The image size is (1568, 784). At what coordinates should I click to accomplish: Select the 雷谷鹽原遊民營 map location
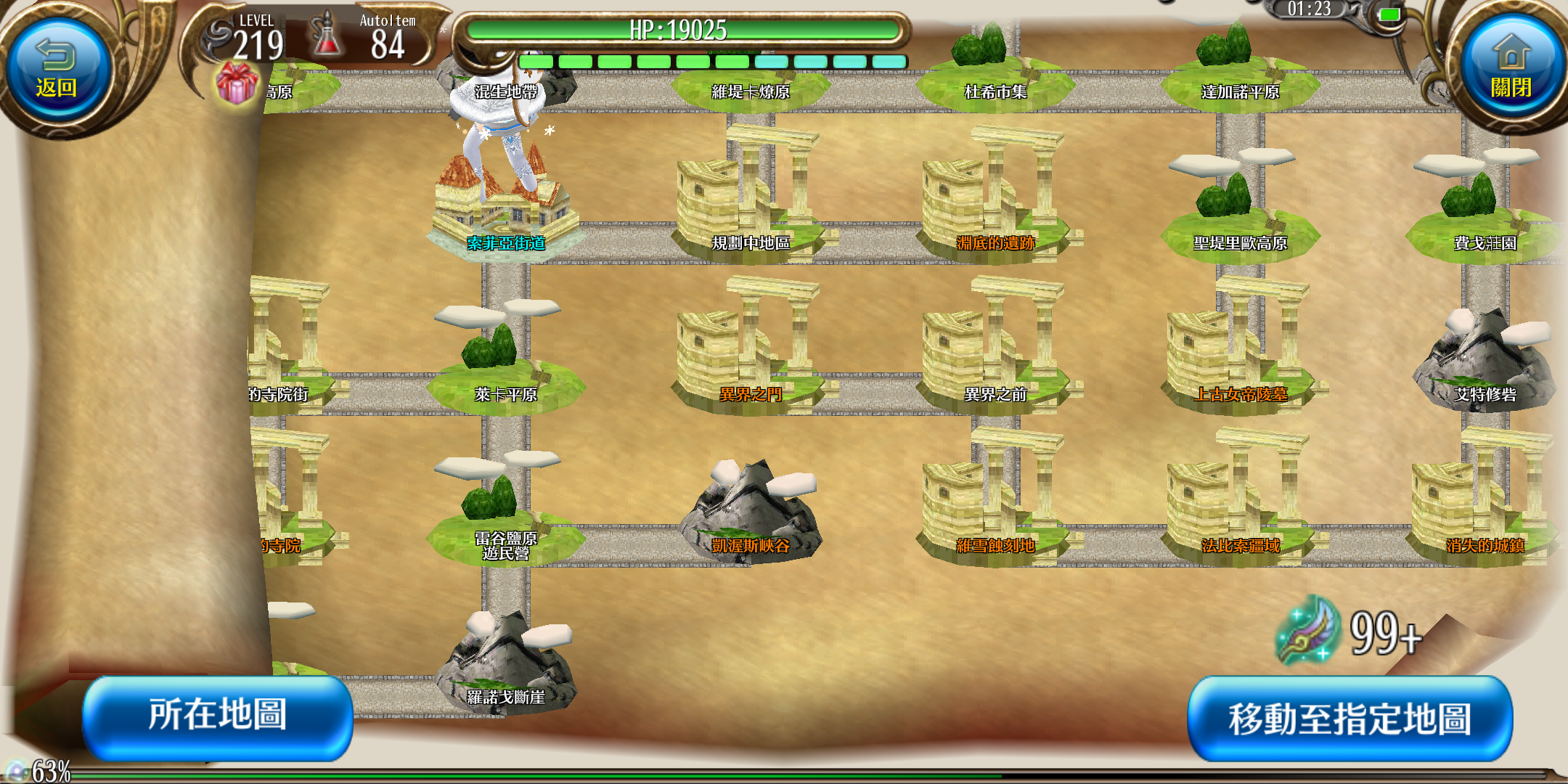pyautogui.click(x=505, y=523)
